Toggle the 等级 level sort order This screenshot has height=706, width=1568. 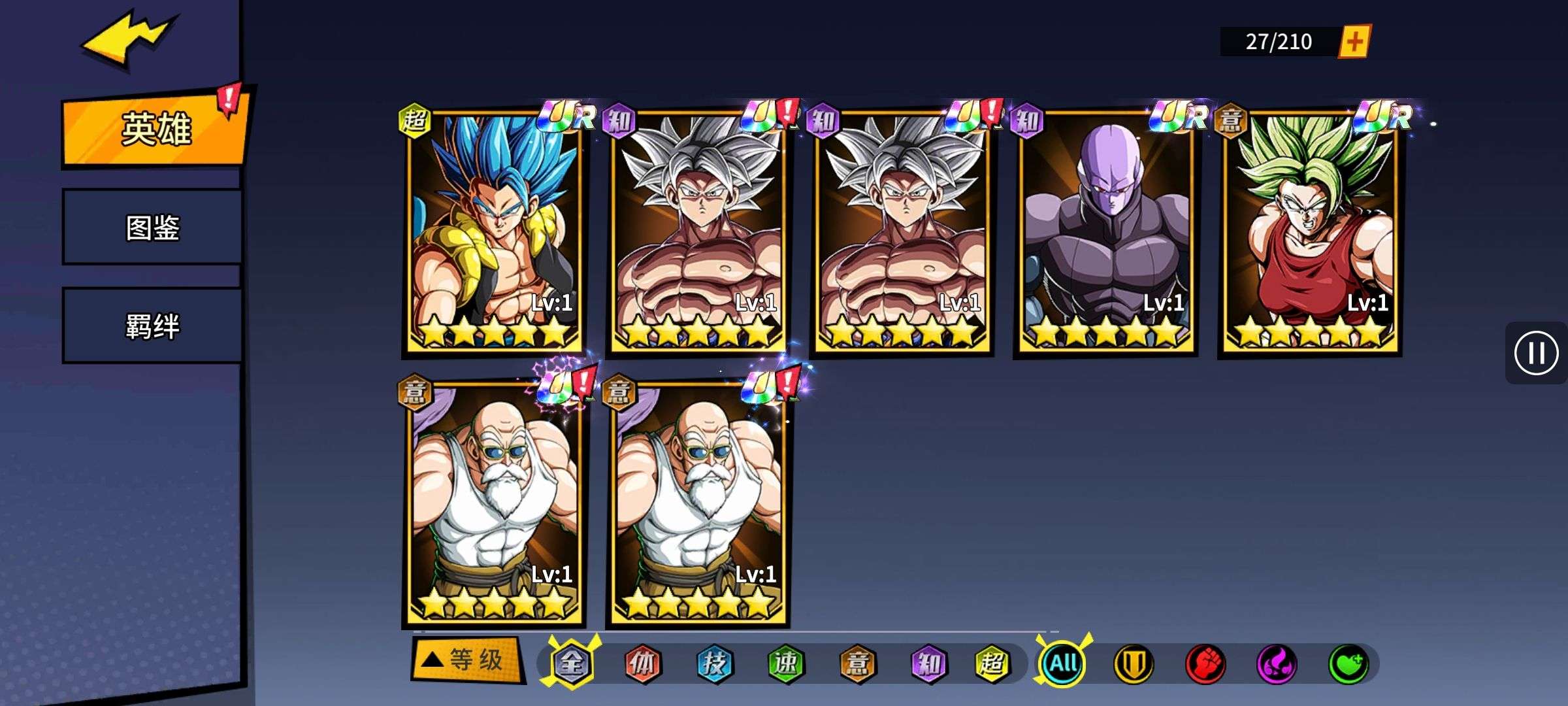click(x=466, y=660)
